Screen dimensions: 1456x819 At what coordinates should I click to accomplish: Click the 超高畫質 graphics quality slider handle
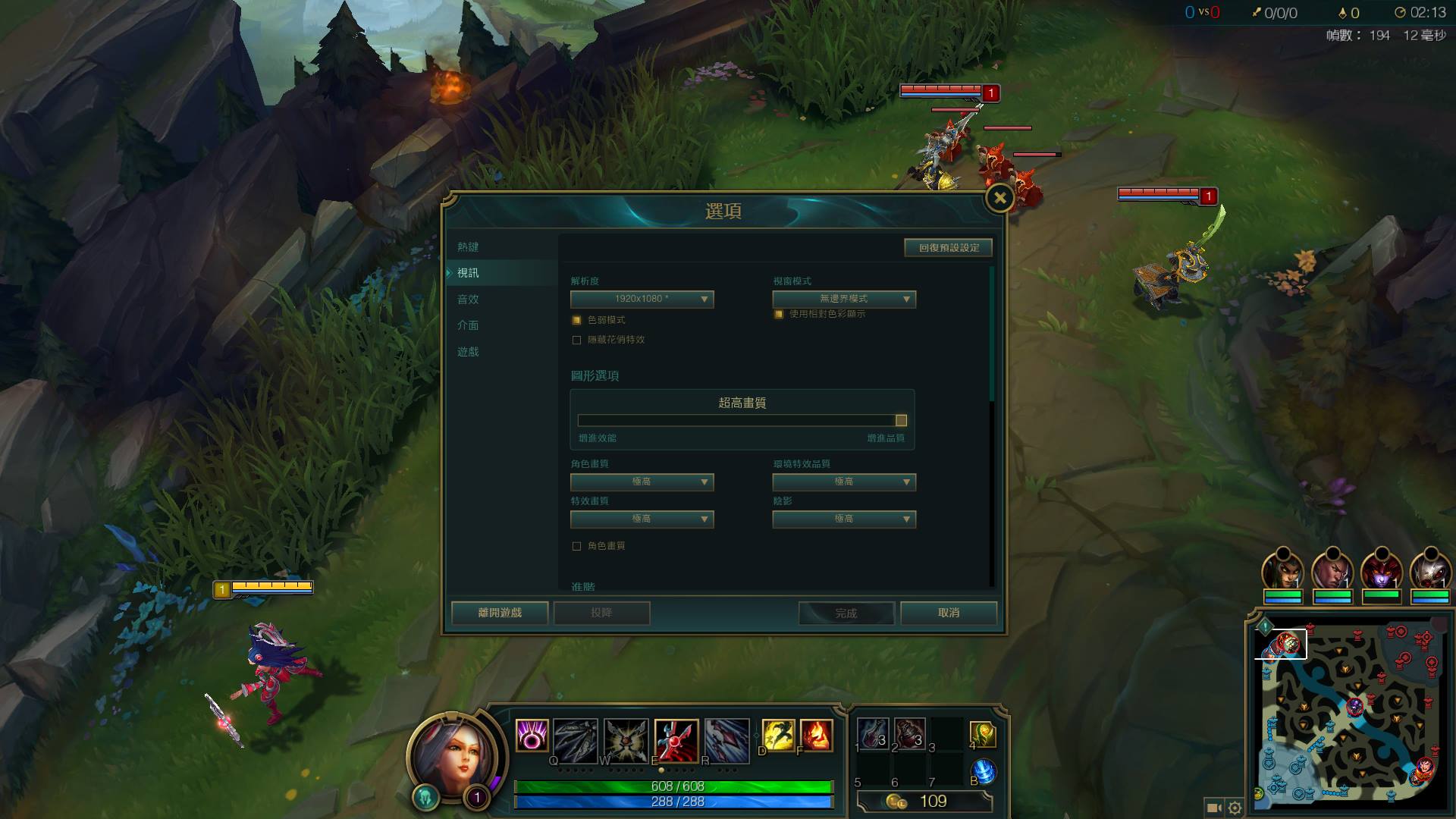901,421
